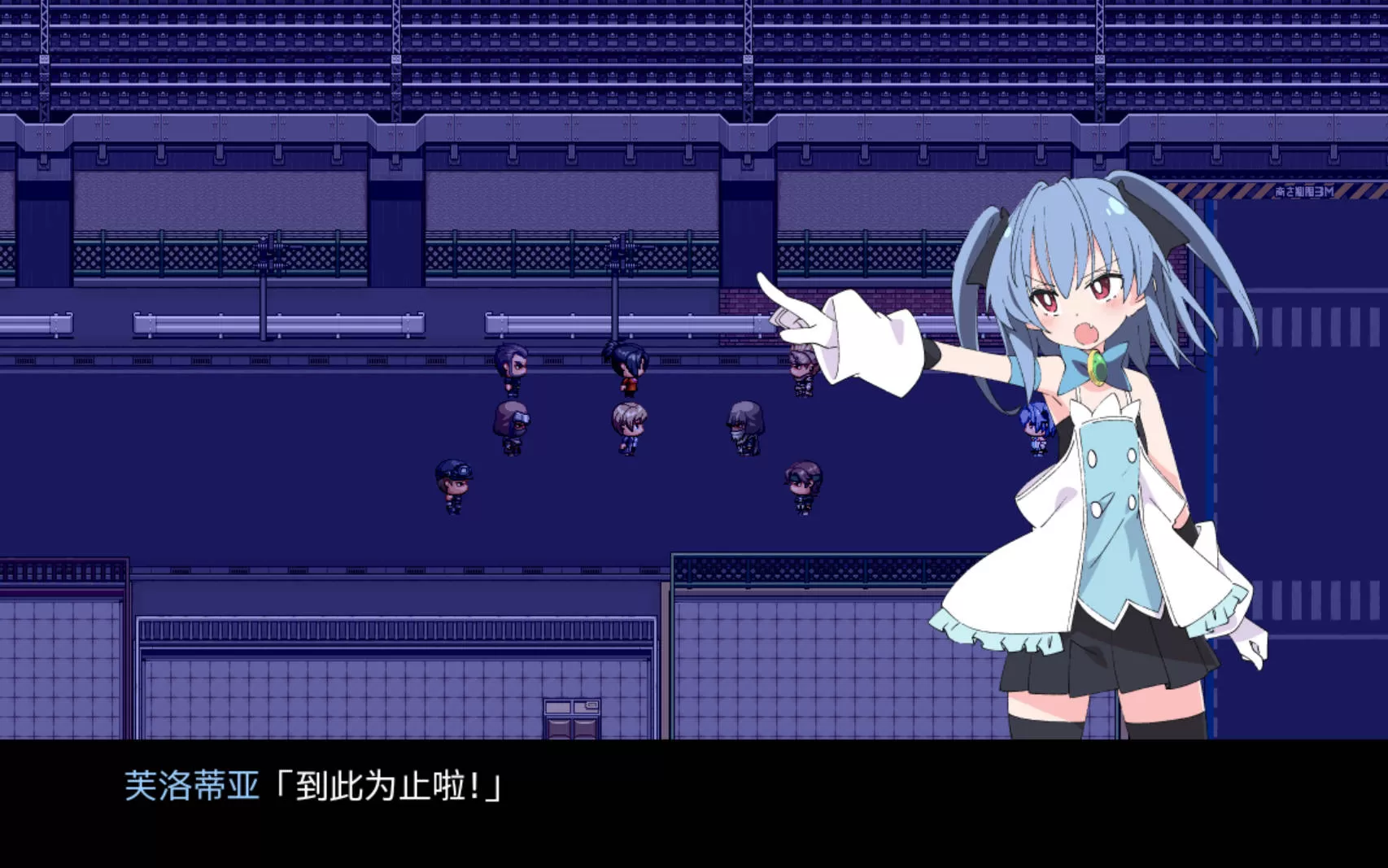Click the NPC with the green visor
Screen dimensions: 1388x868
tap(801, 482)
